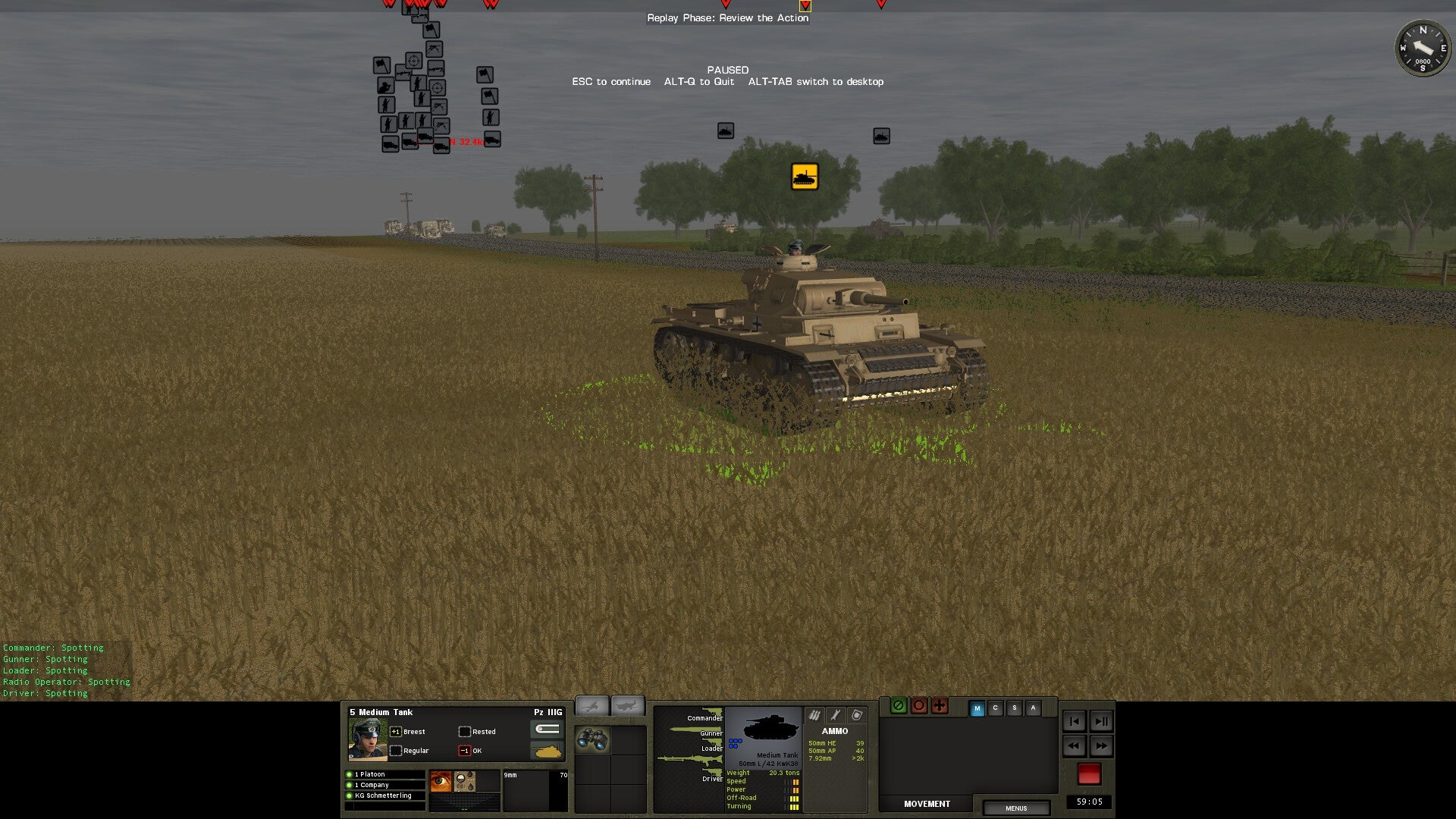Expand the 1 Platoon entry

tap(372, 774)
